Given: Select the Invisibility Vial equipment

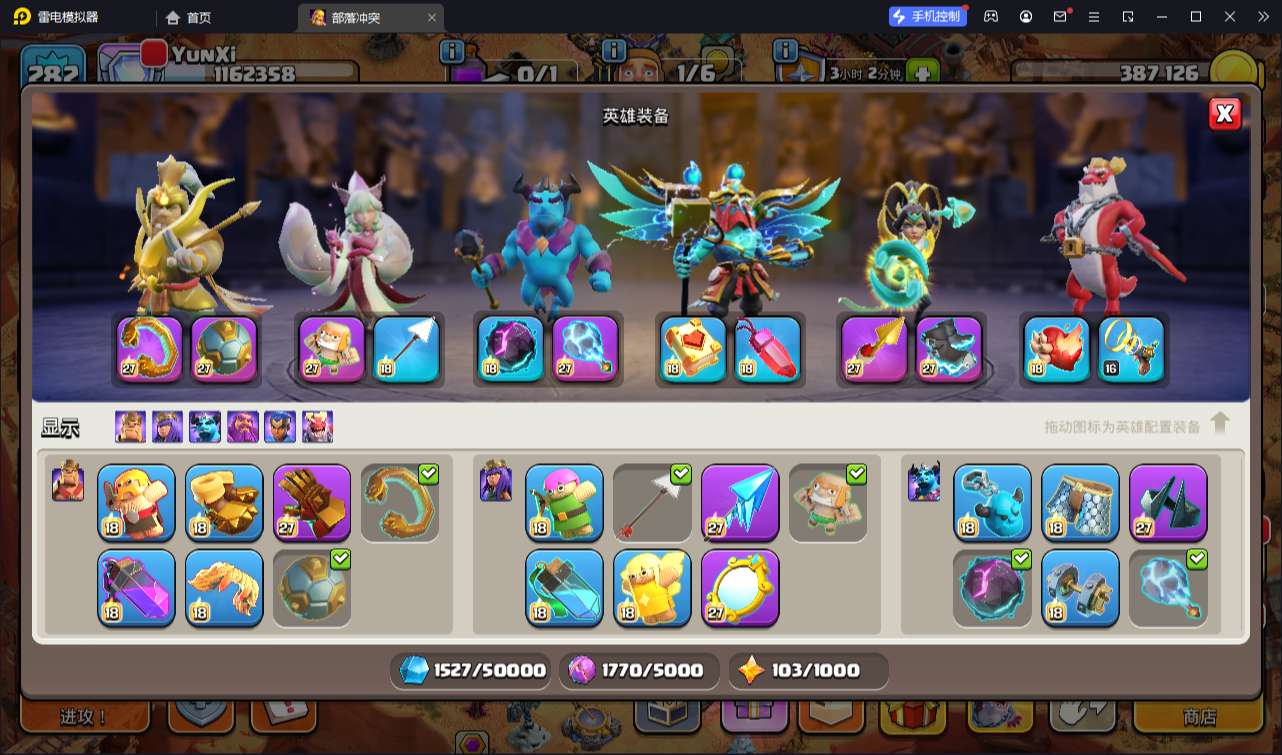Looking at the screenshot, I should pos(564,587).
